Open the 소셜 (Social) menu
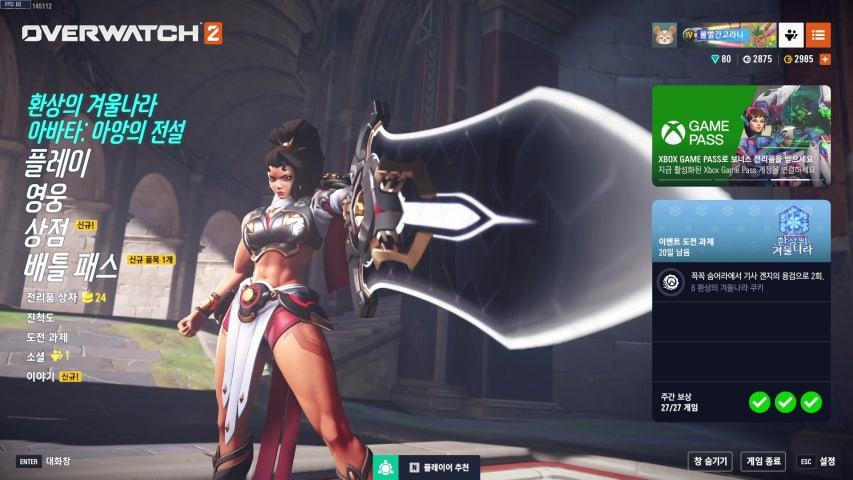The height and width of the screenshot is (480, 853). tap(37, 355)
